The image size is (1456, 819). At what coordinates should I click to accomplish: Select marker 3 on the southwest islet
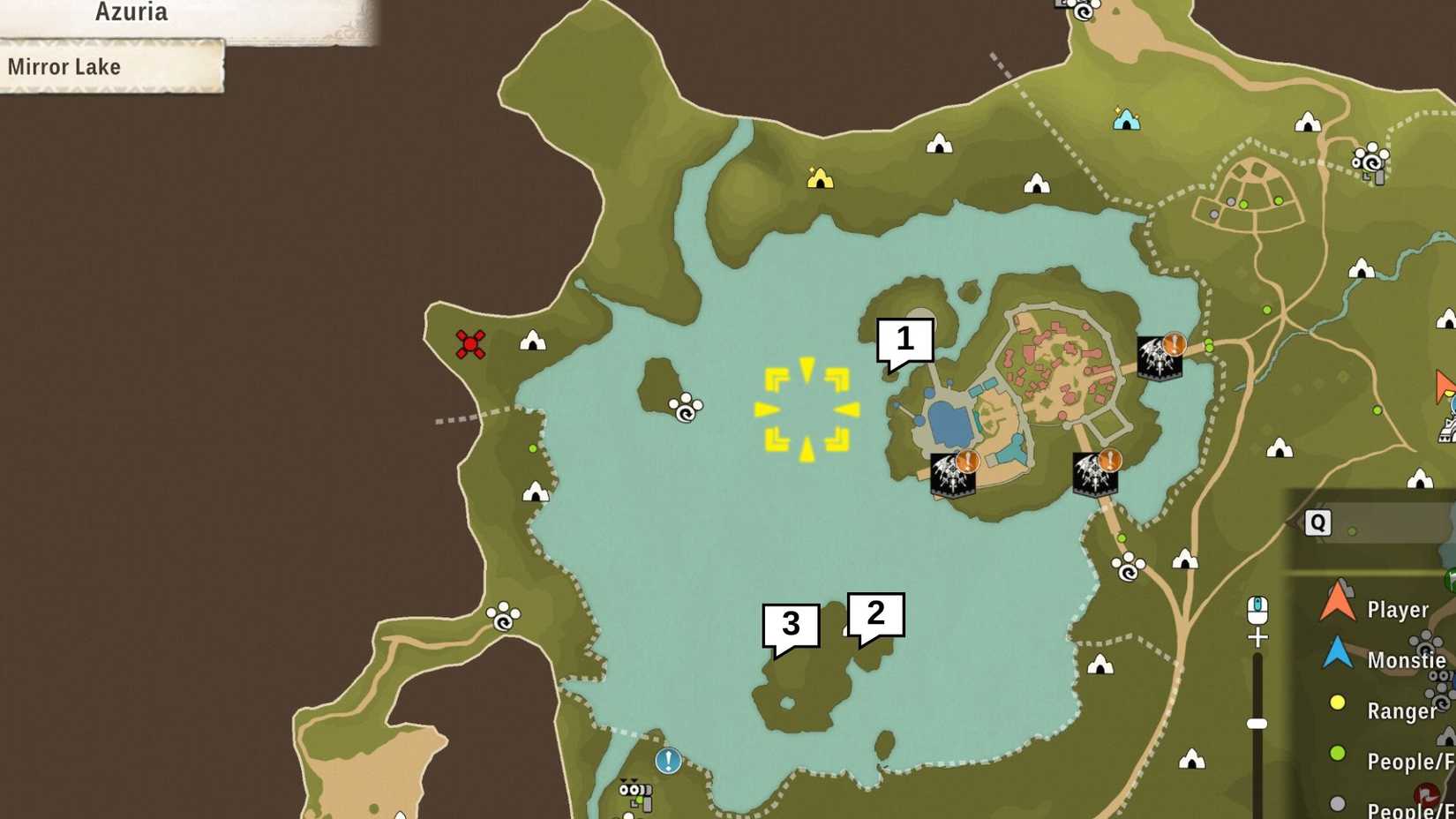790,624
